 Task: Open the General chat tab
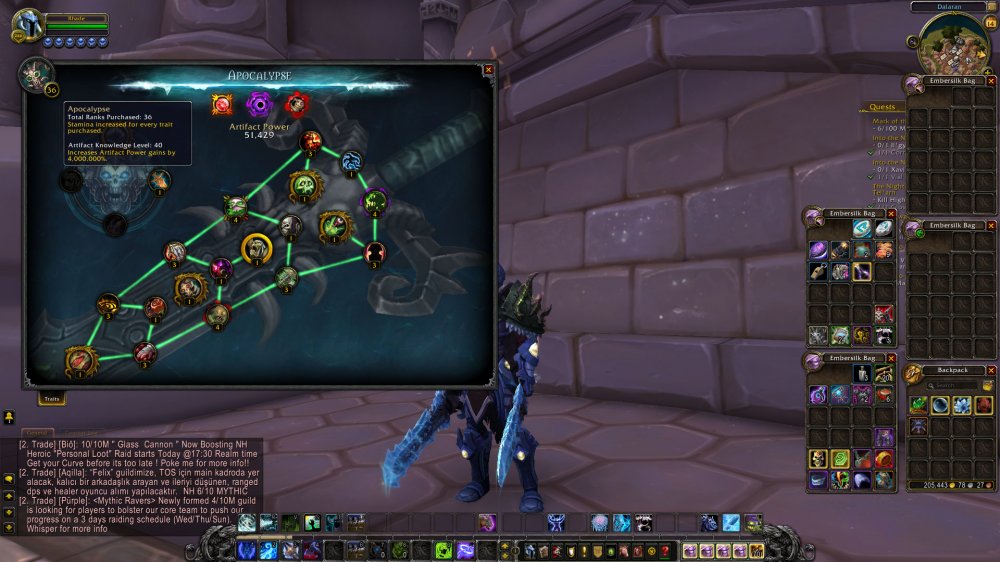click(x=33, y=433)
